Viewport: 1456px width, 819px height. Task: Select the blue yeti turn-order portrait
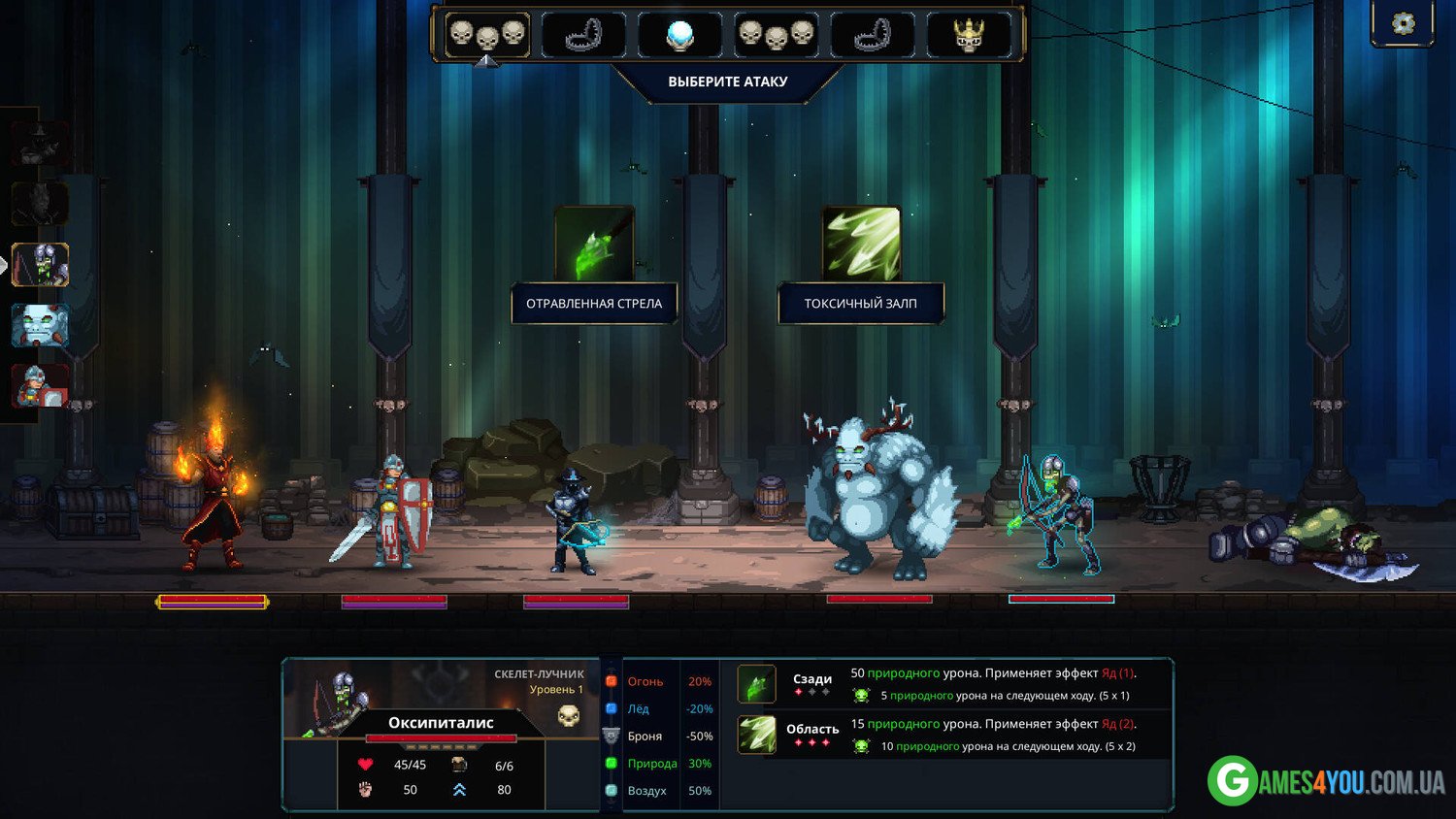pos(40,326)
